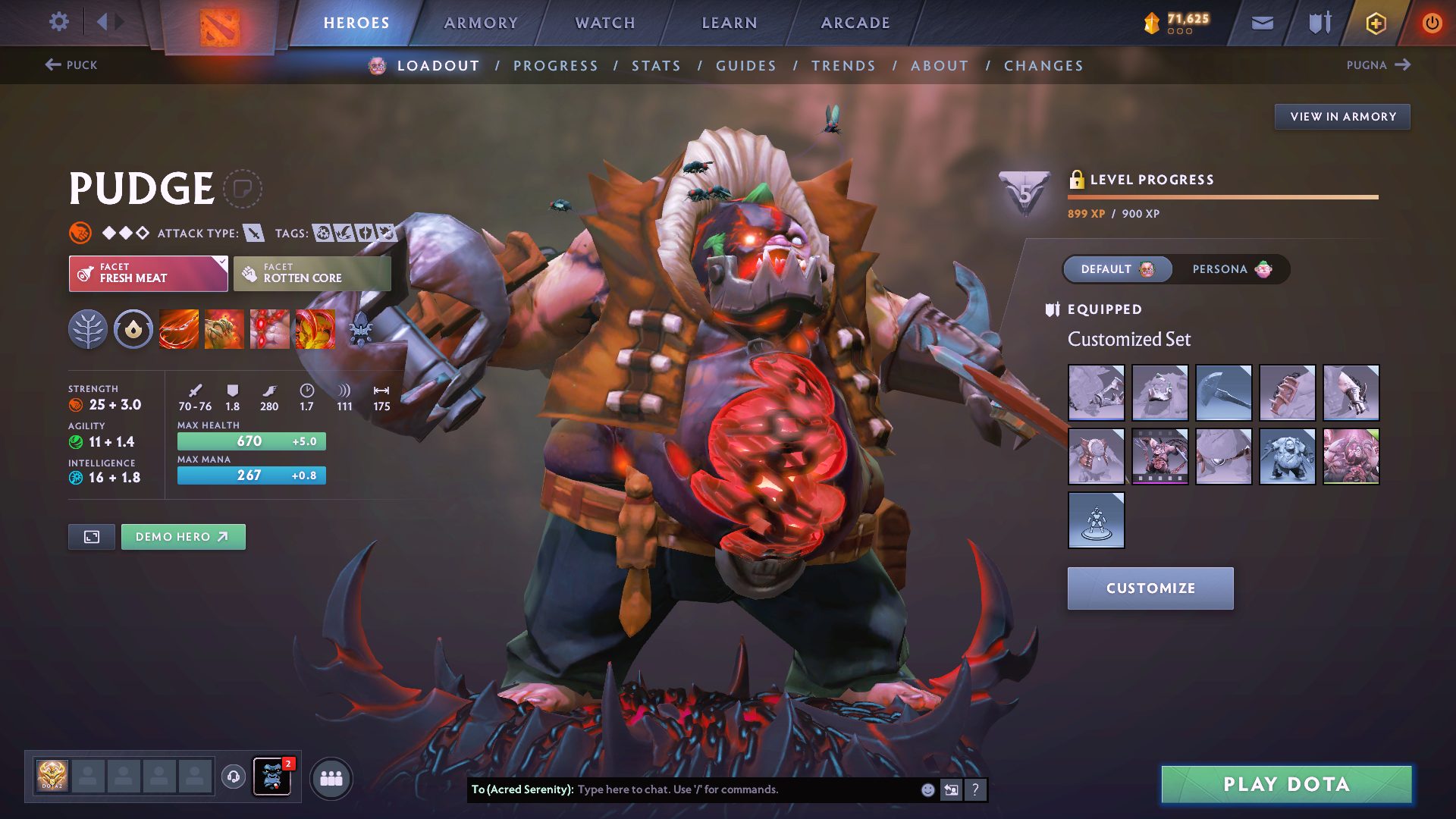Click View in Armory button
The width and height of the screenshot is (1456, 819).
1342,117
